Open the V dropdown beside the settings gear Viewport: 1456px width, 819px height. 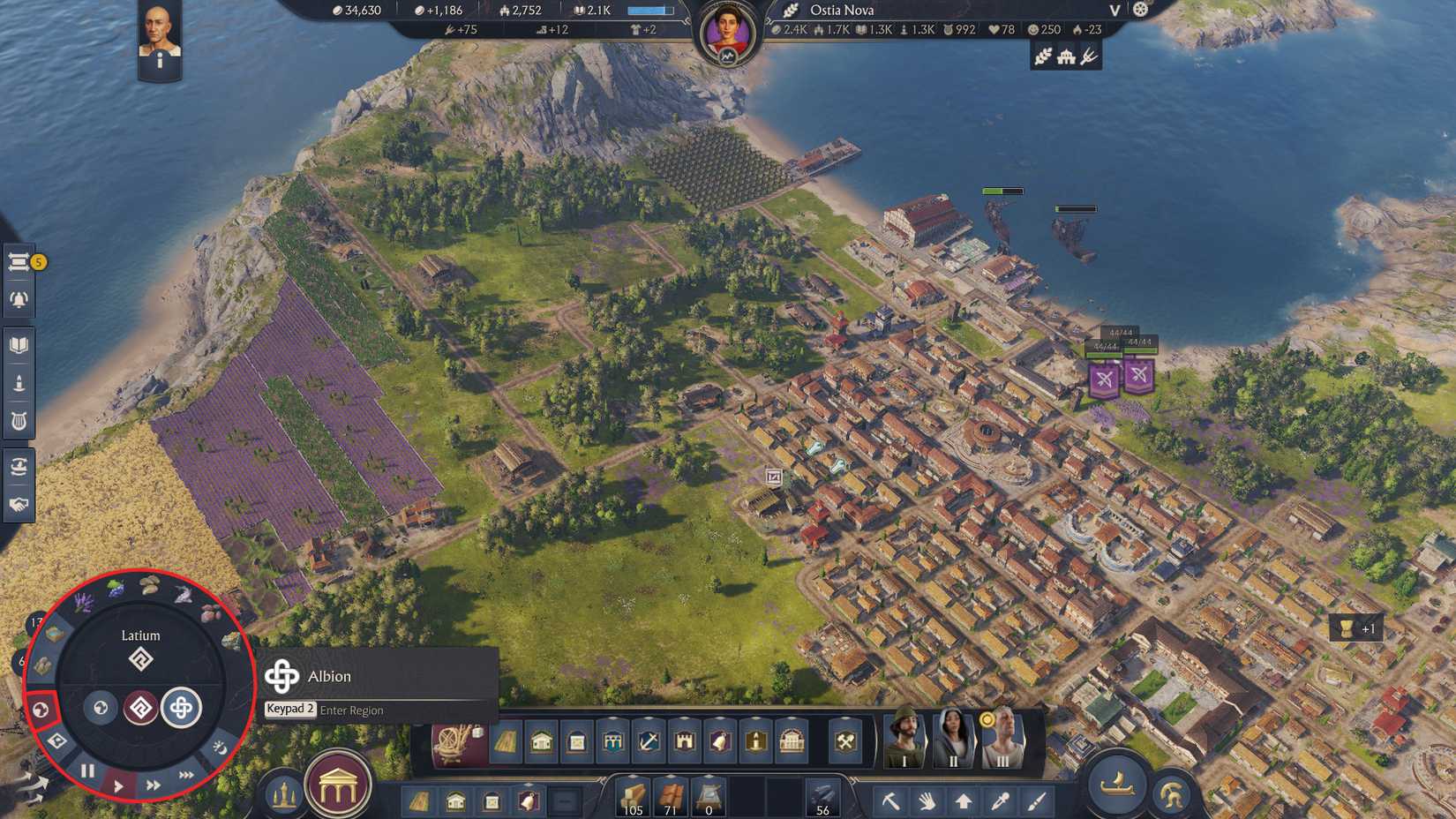pos(1114,11)
